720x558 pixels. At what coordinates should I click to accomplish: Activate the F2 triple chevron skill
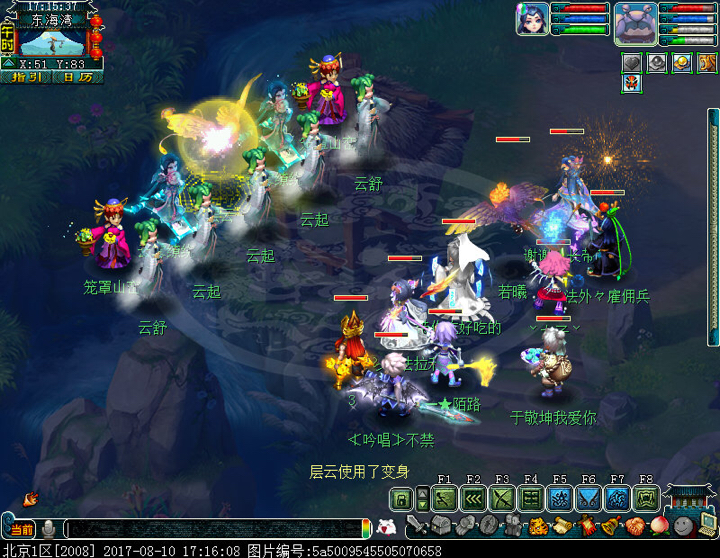[474, 497]
